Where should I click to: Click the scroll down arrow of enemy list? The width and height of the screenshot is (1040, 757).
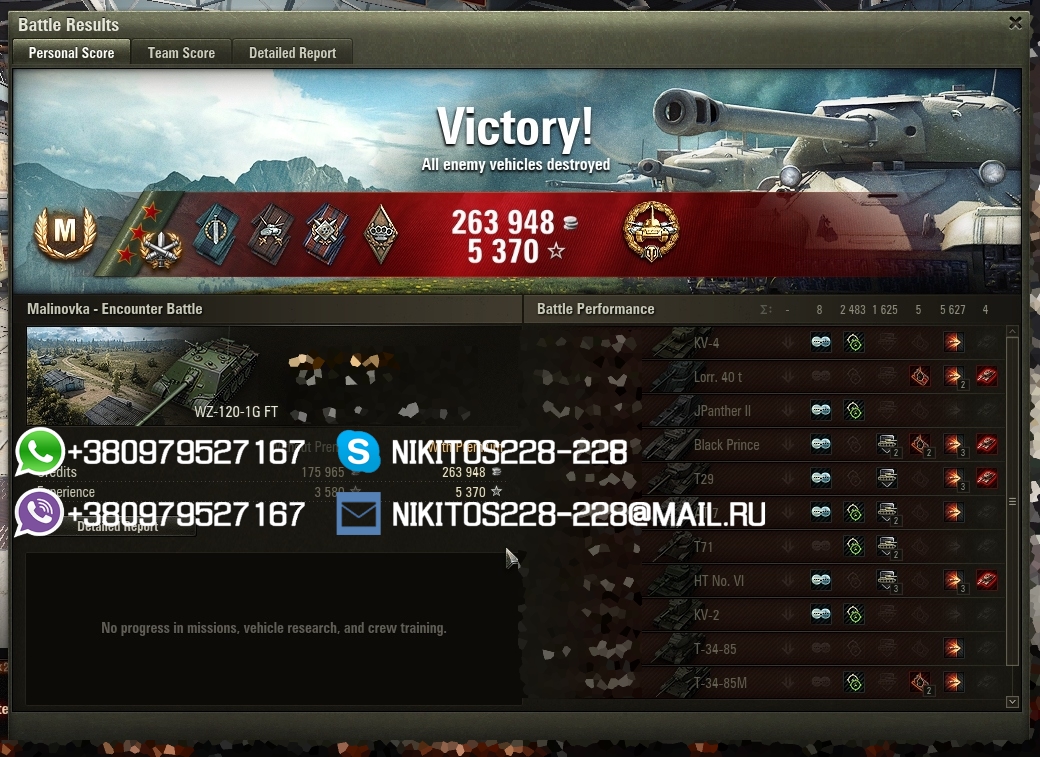pyautogui.click(x=1012, y=702)
